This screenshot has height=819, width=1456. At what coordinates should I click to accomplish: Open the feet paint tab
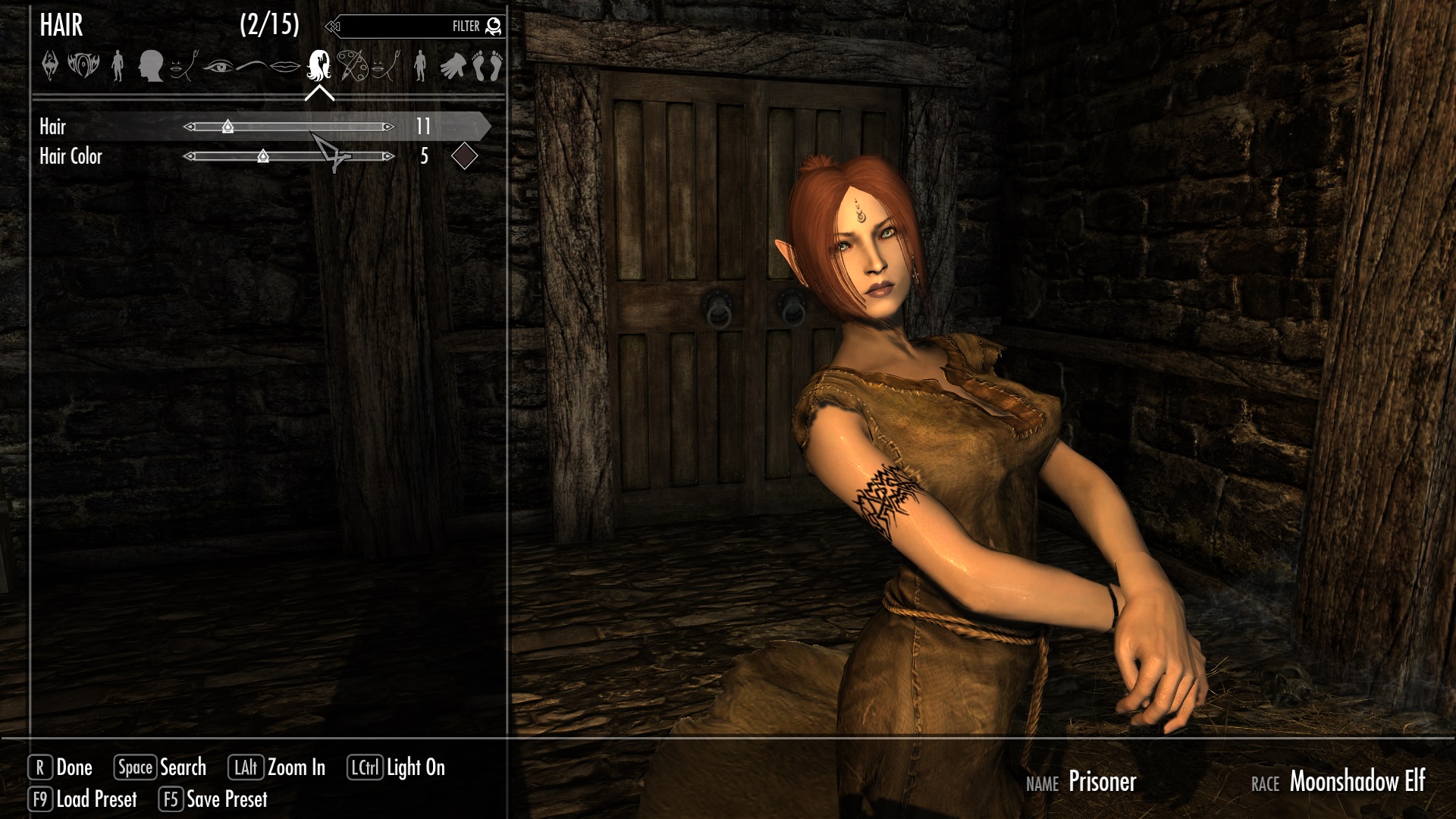pyautogui.click(x=488, y=66)
